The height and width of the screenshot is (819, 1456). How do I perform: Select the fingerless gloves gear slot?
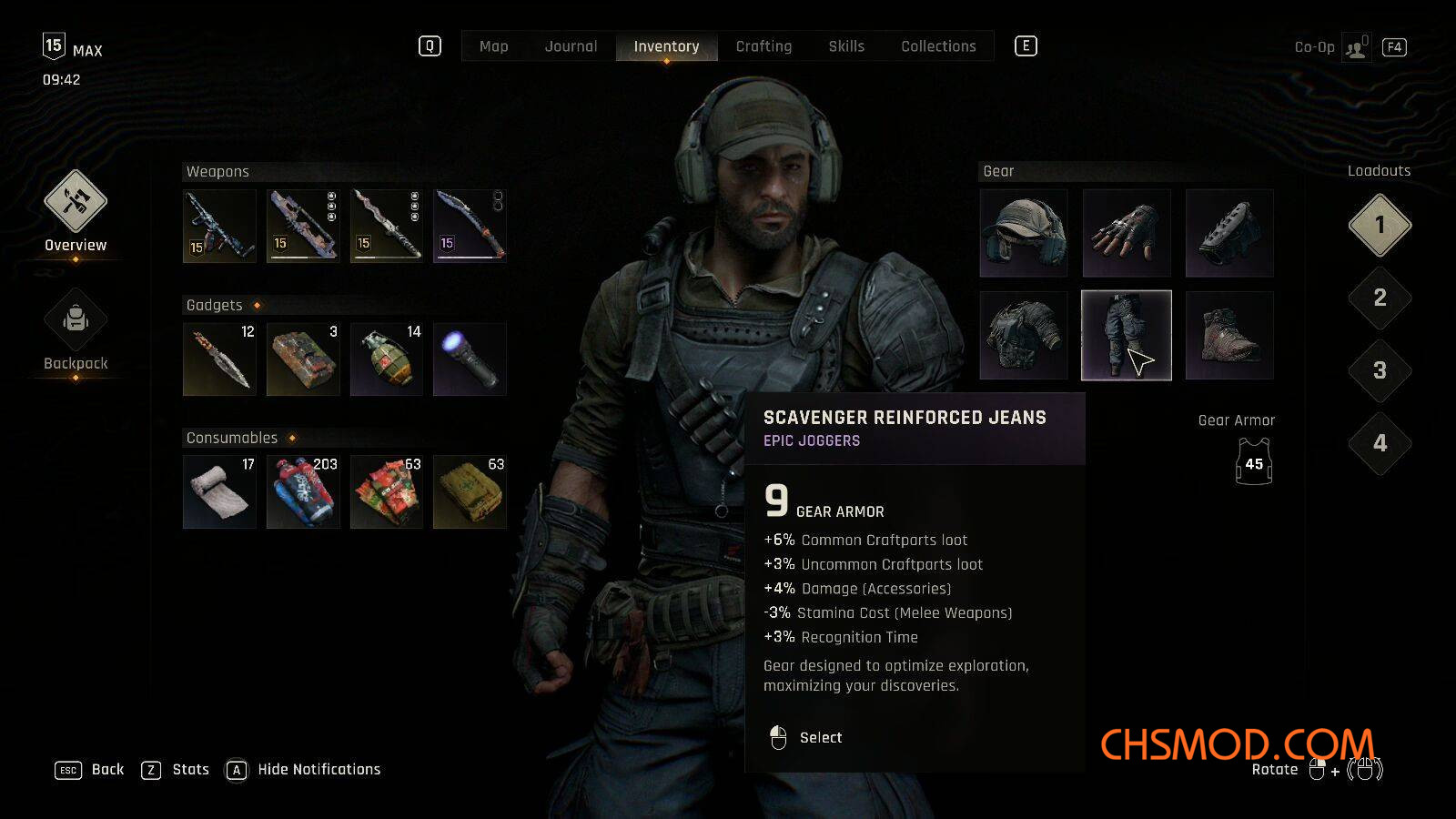(x=1127, y=233)
